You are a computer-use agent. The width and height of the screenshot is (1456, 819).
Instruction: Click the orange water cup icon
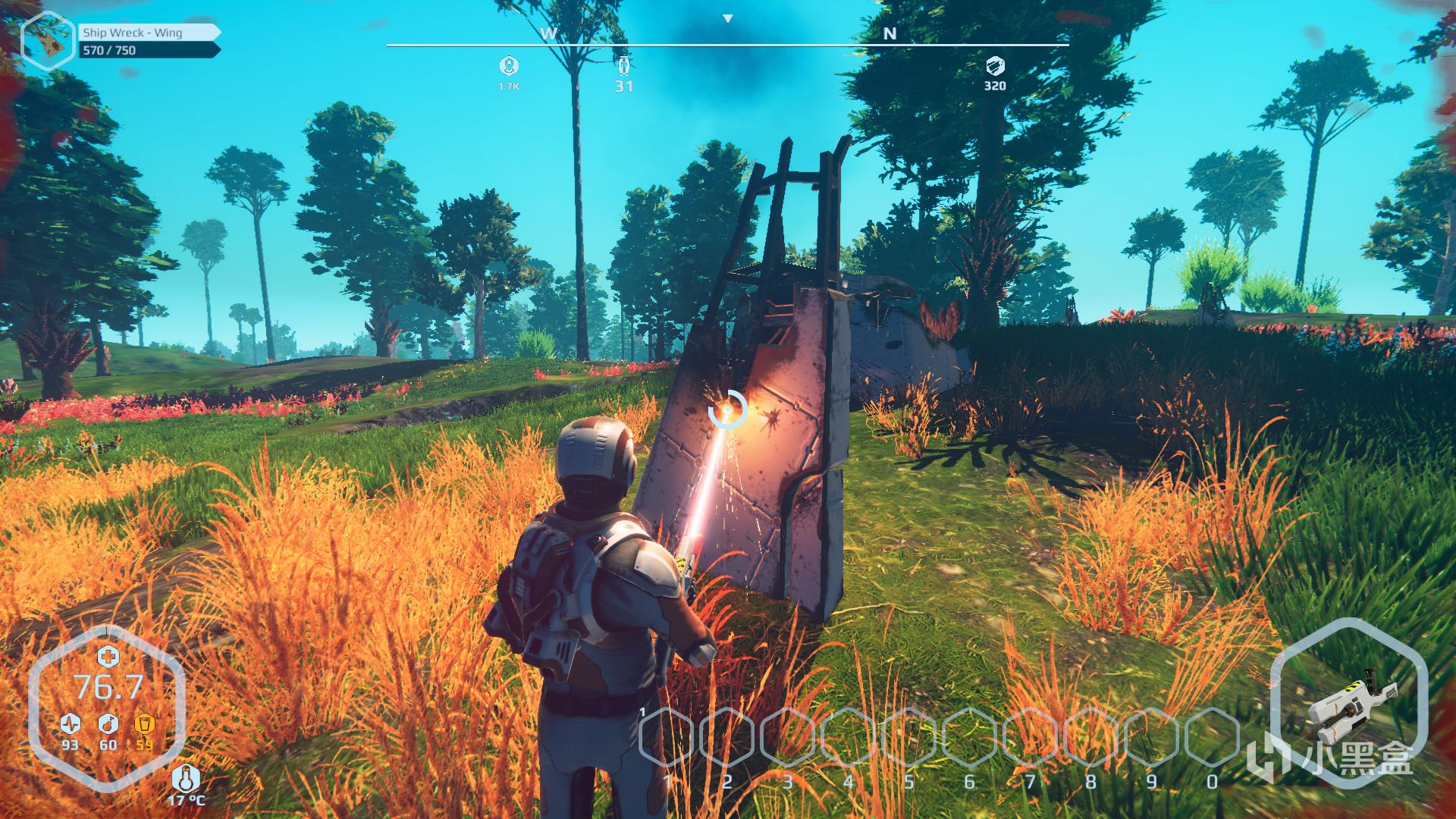pyautogui.click(x=144, y=722)
